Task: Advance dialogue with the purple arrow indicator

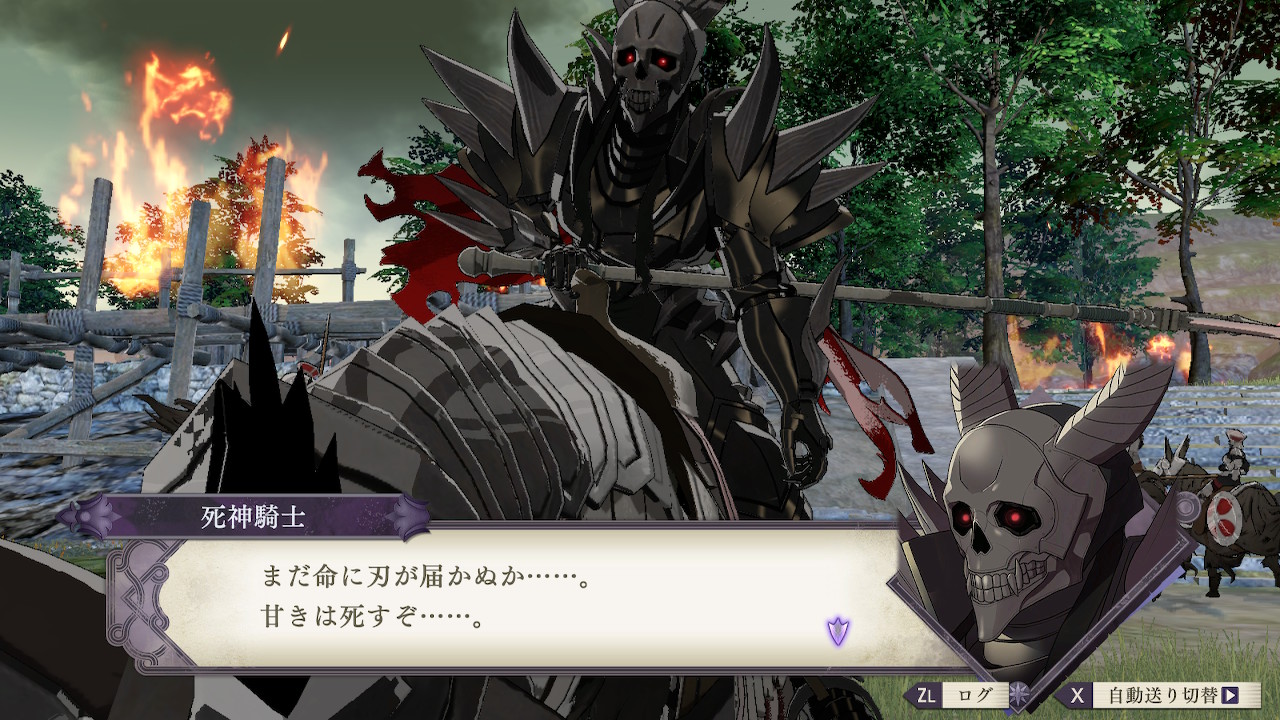Action: coord(837,631)
